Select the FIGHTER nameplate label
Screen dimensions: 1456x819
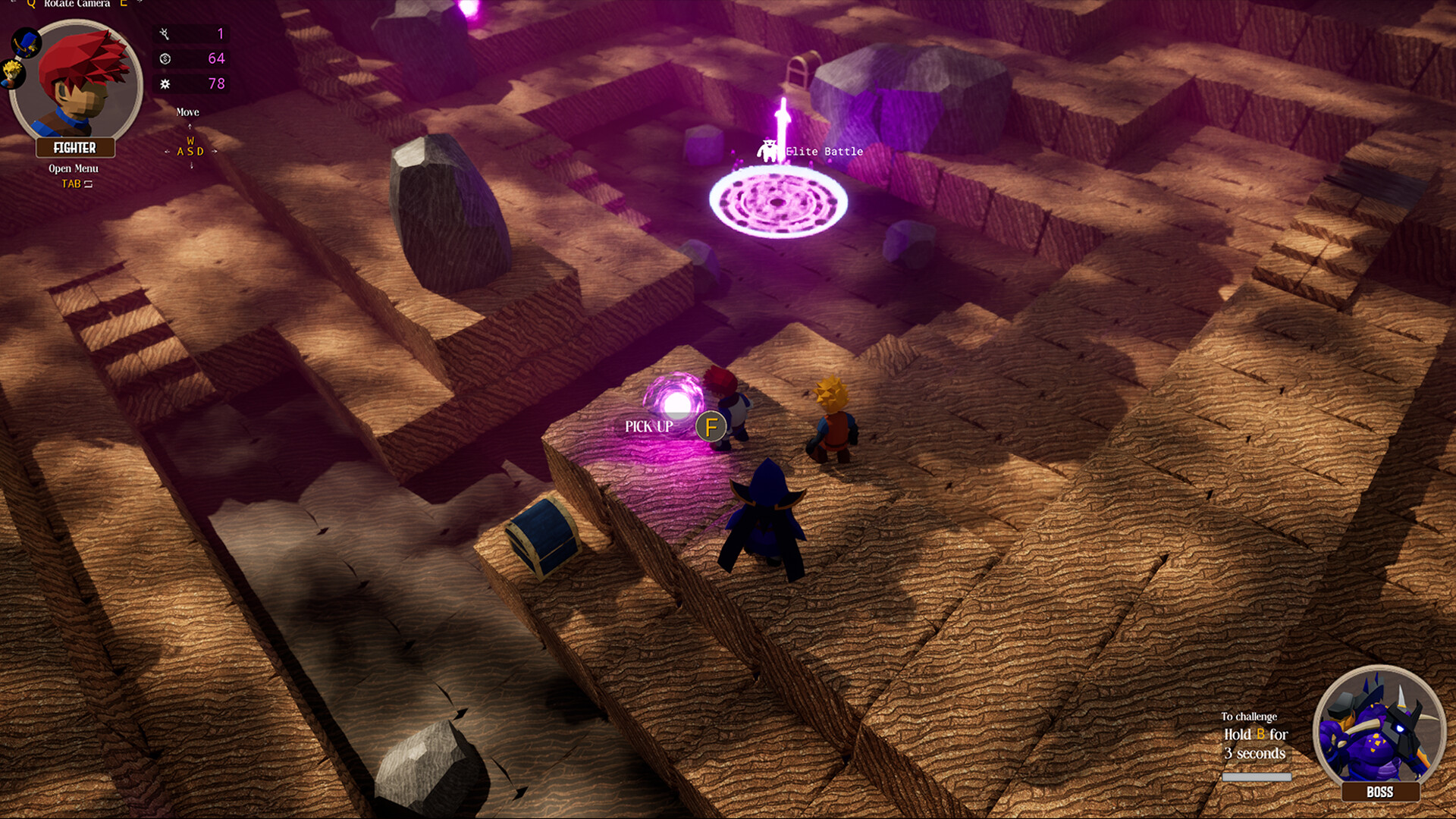pos(75,148)
